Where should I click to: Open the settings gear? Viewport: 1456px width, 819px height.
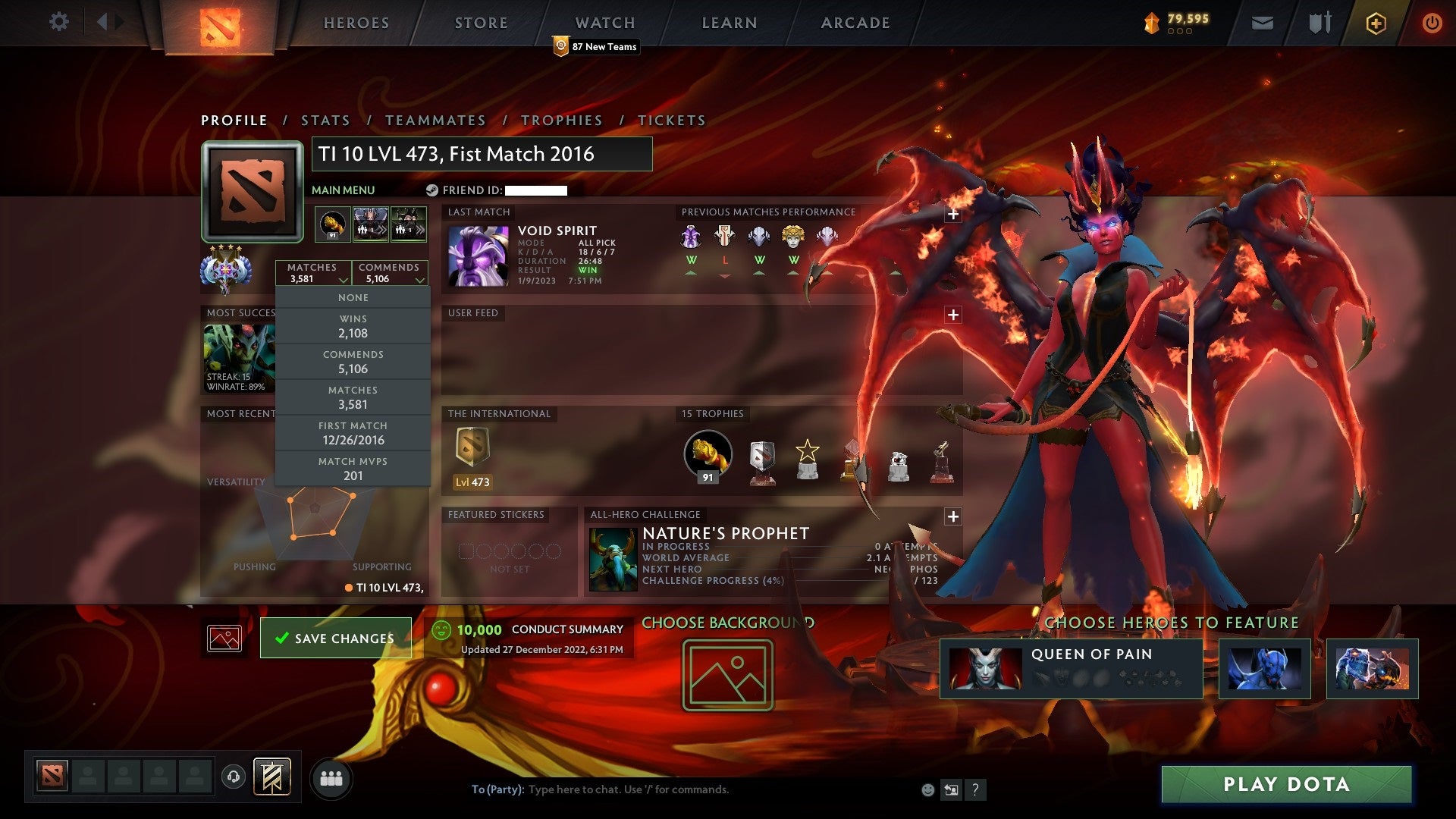[x=59, y=22]
